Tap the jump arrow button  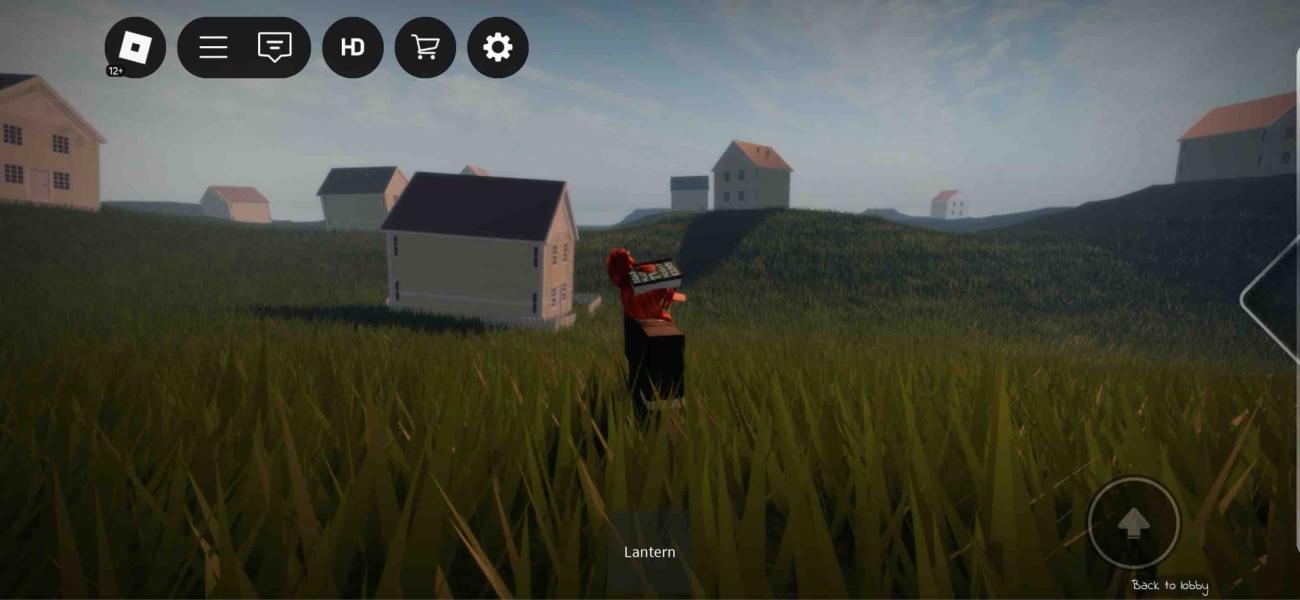1133,523
